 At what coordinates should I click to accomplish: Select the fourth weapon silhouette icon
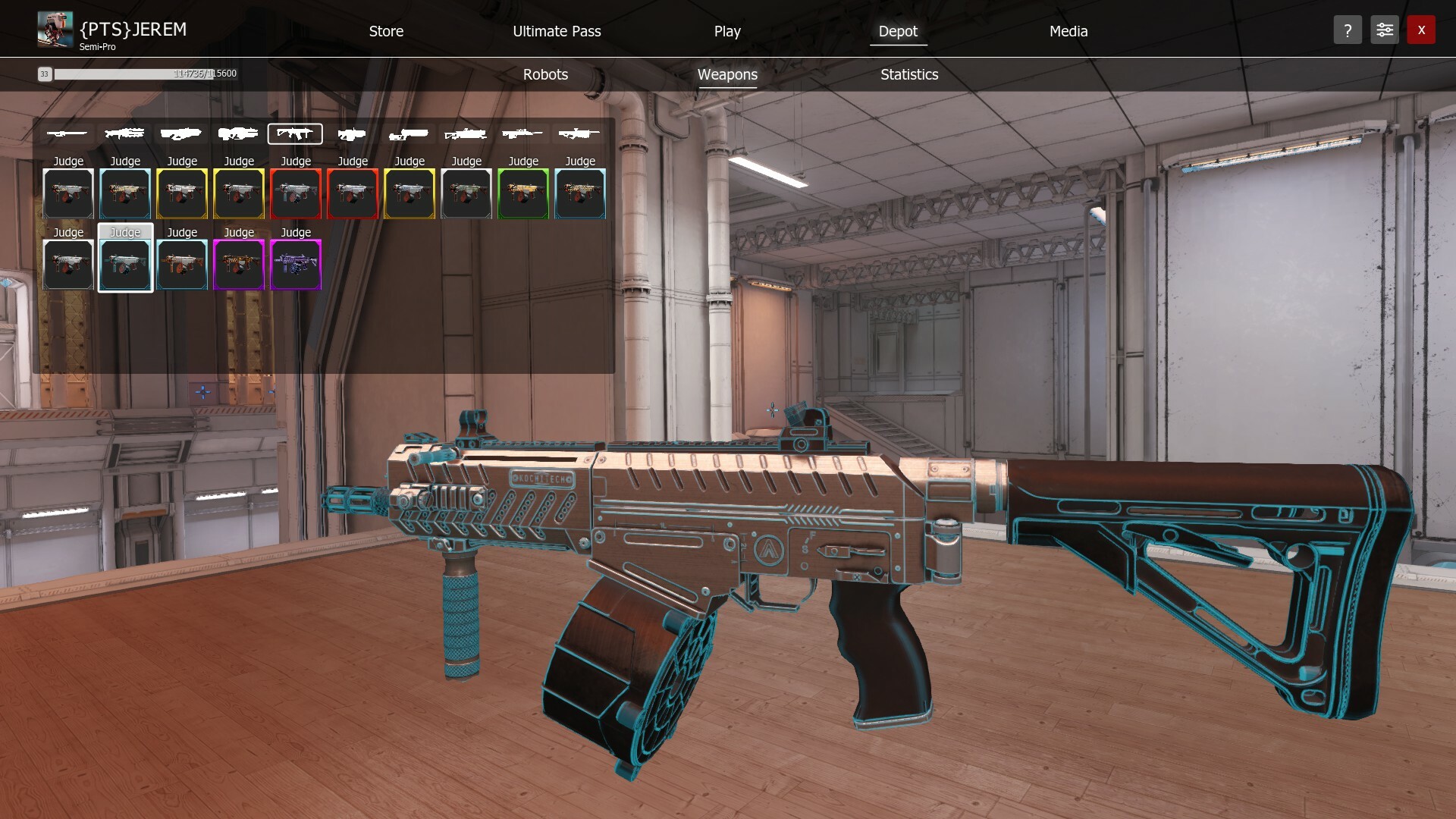coord(239,133)
